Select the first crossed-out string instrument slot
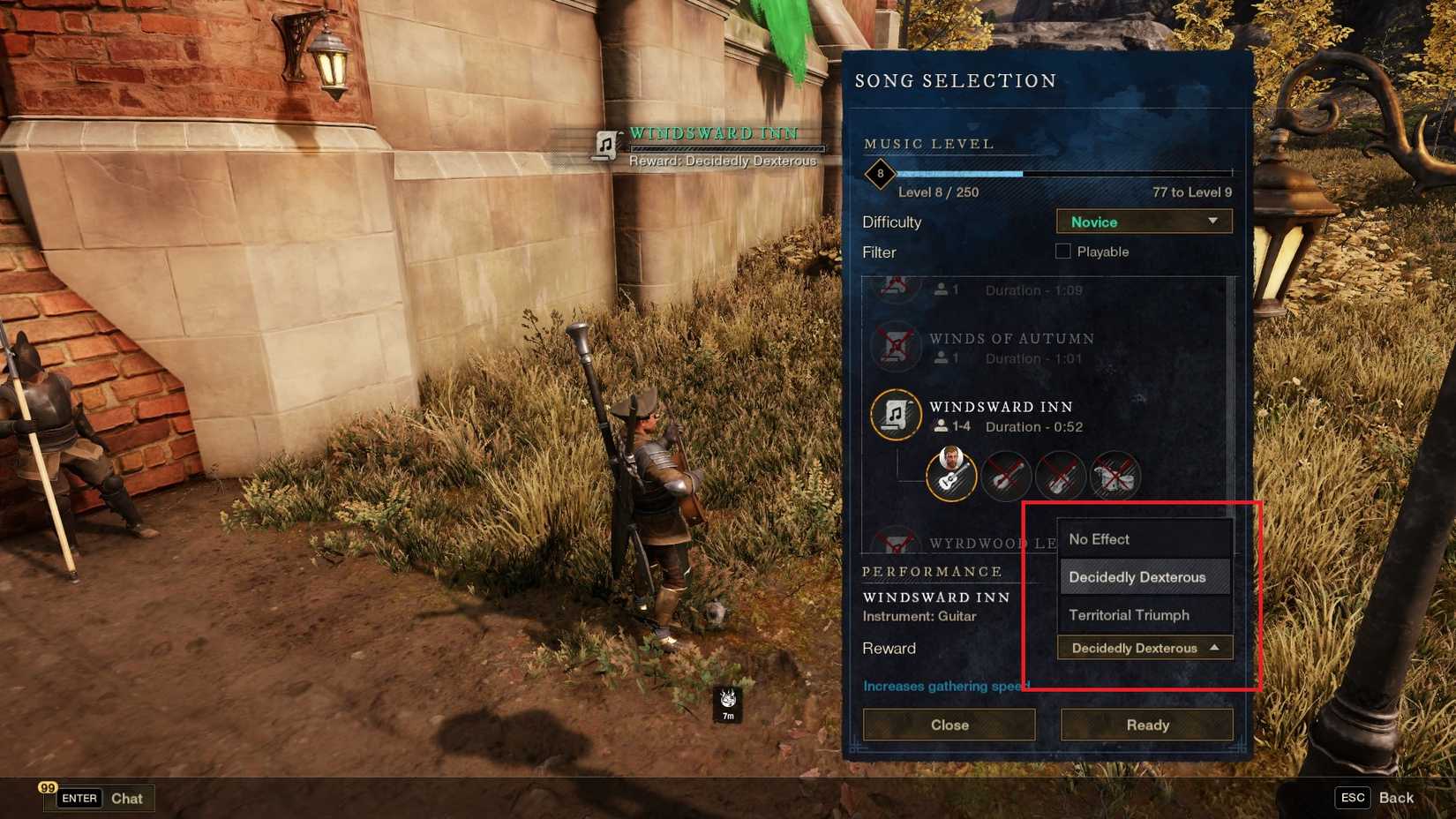1456x819 pixels. point(1006,476)
